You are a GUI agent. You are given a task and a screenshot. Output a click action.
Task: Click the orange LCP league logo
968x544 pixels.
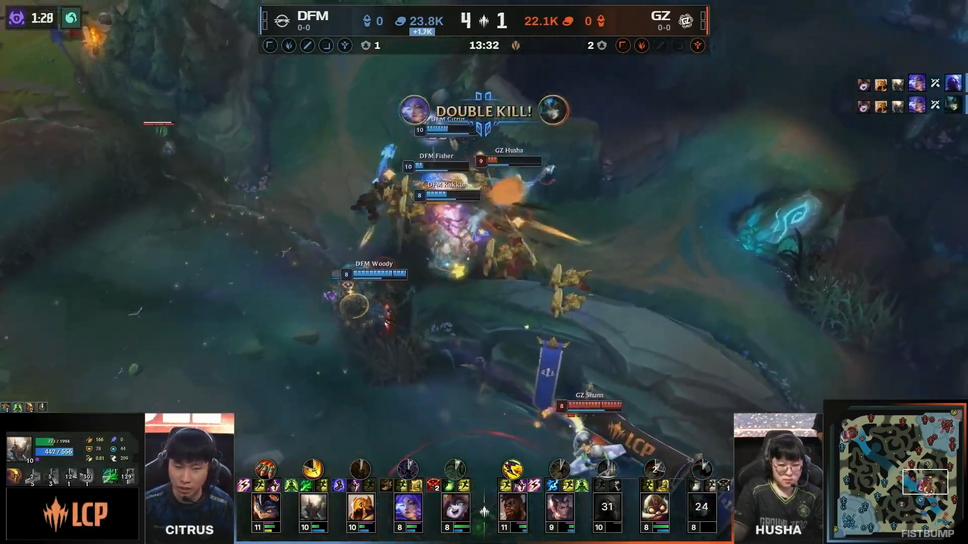coord(70,516)
